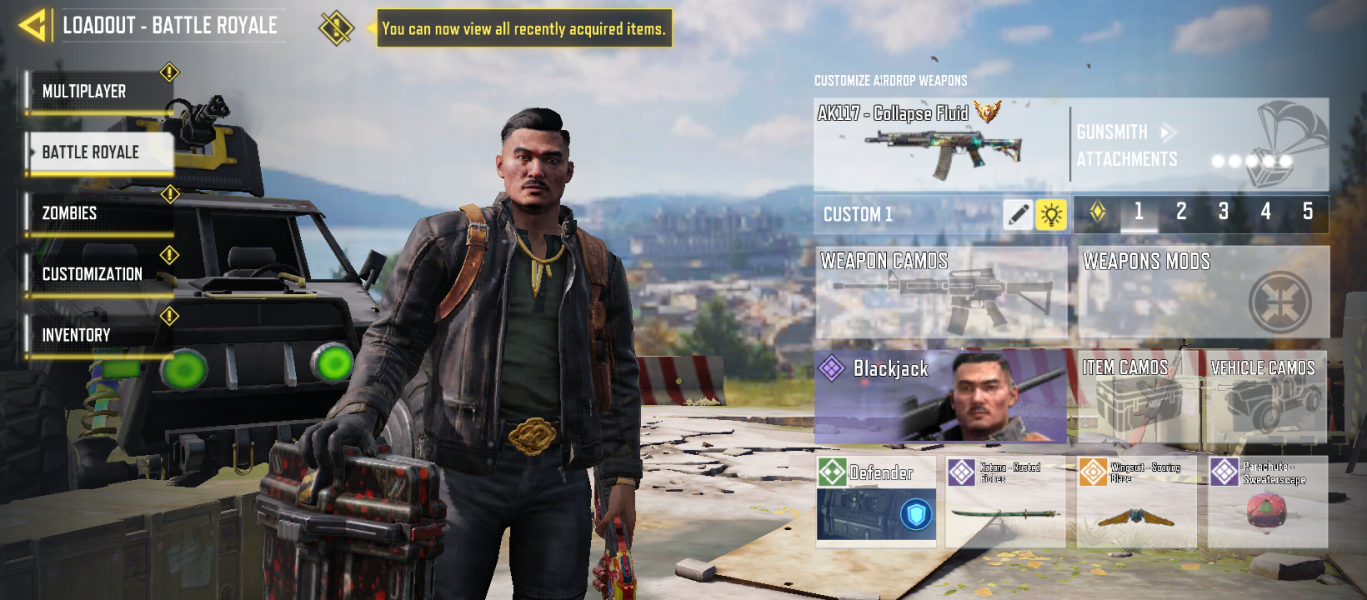Open the Parachute Sweaterscape tile
The image size is (1367, 600).
tap(1267, 501)
